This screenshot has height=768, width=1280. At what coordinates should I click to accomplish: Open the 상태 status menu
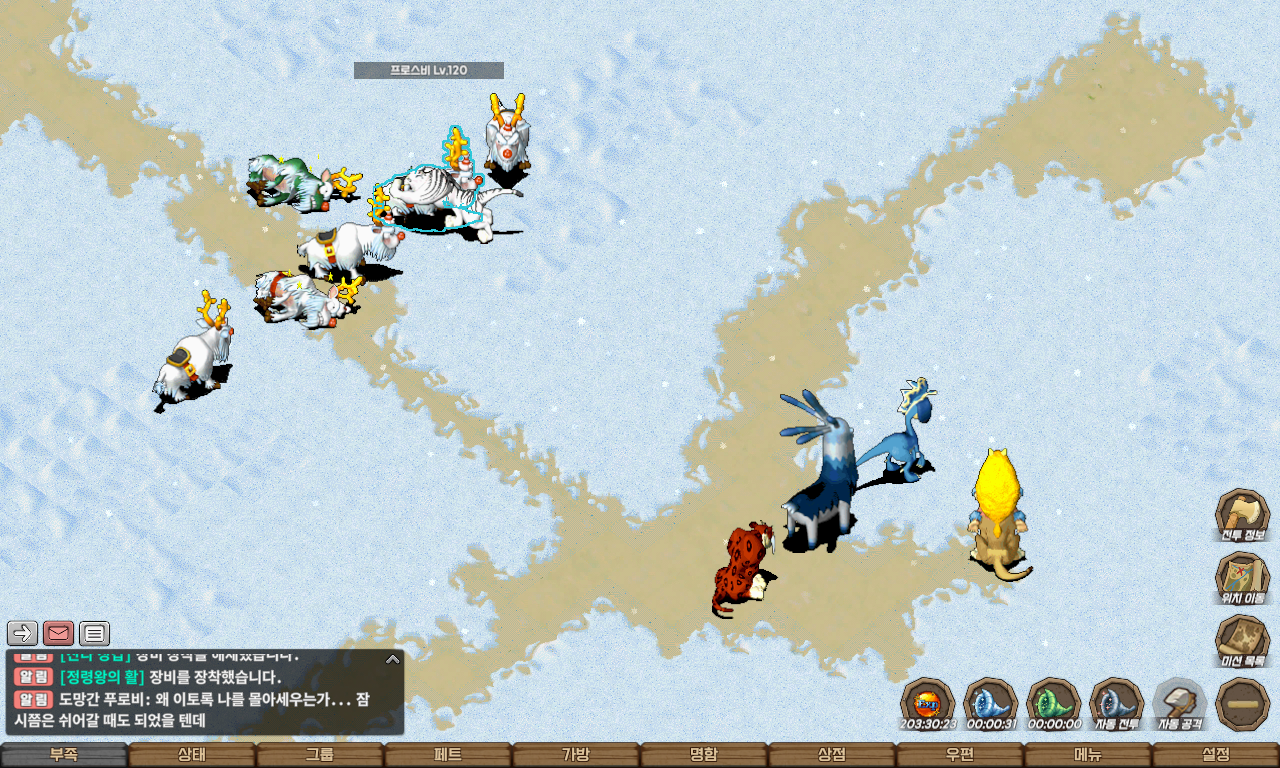point(192,755)
